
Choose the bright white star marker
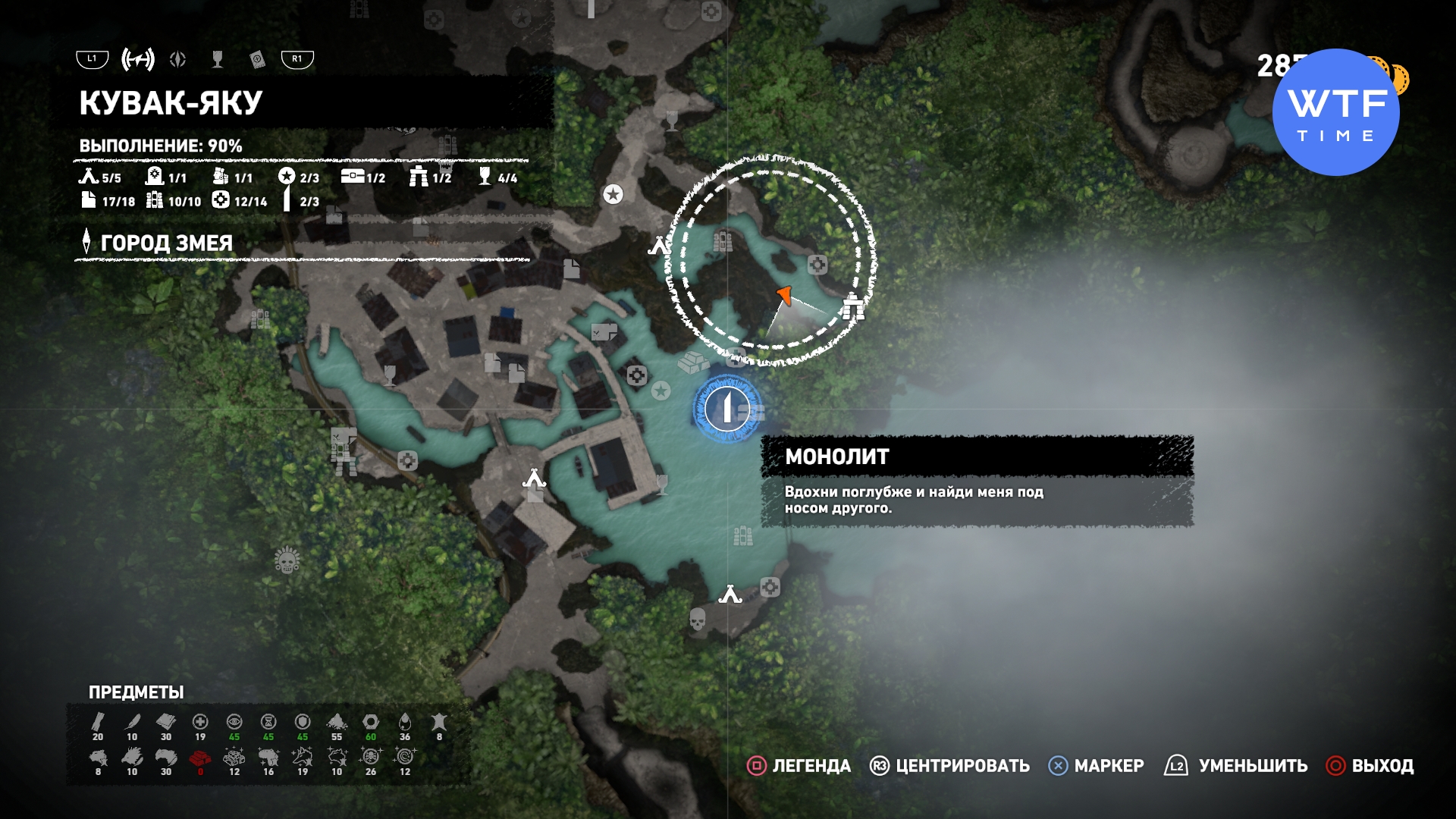[x=613, y=194]
